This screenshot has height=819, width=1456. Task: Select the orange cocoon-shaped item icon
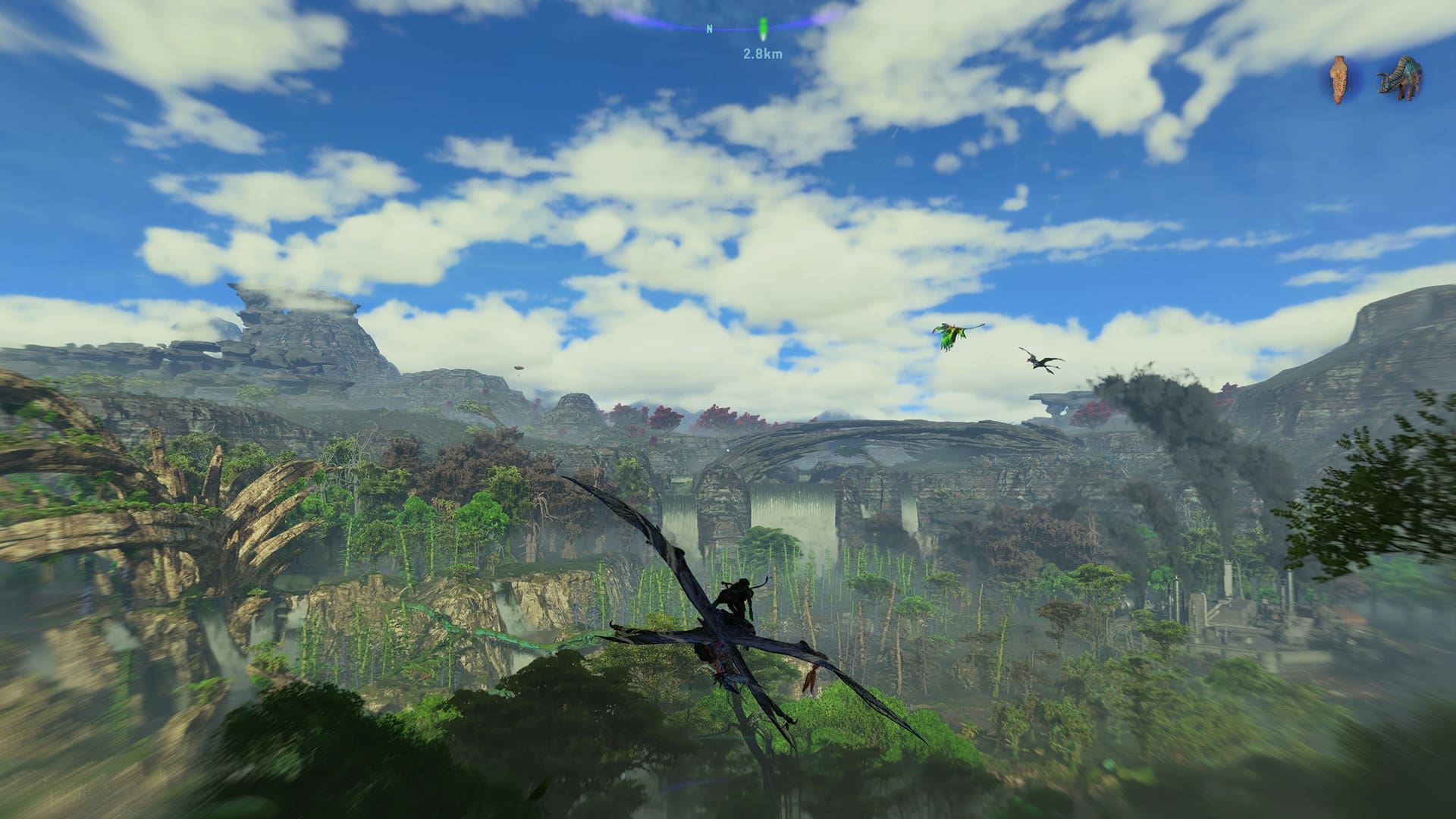pyautogui.click(x=1341, y=79)
